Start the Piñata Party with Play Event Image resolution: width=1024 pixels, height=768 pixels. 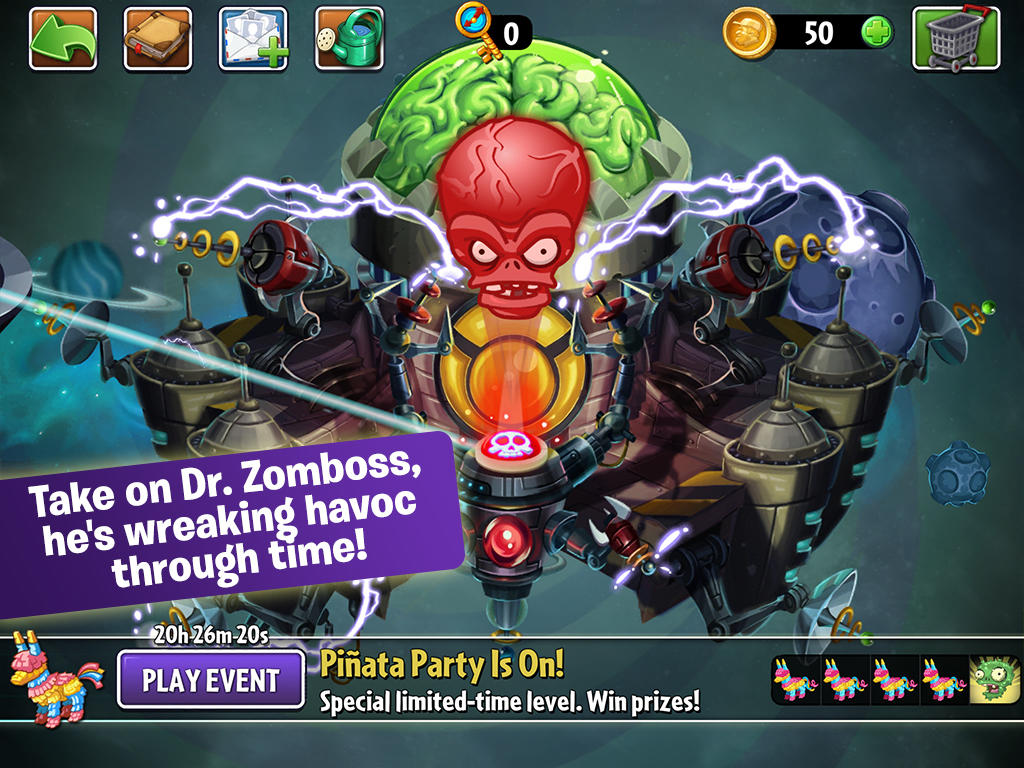pos(211,680)
